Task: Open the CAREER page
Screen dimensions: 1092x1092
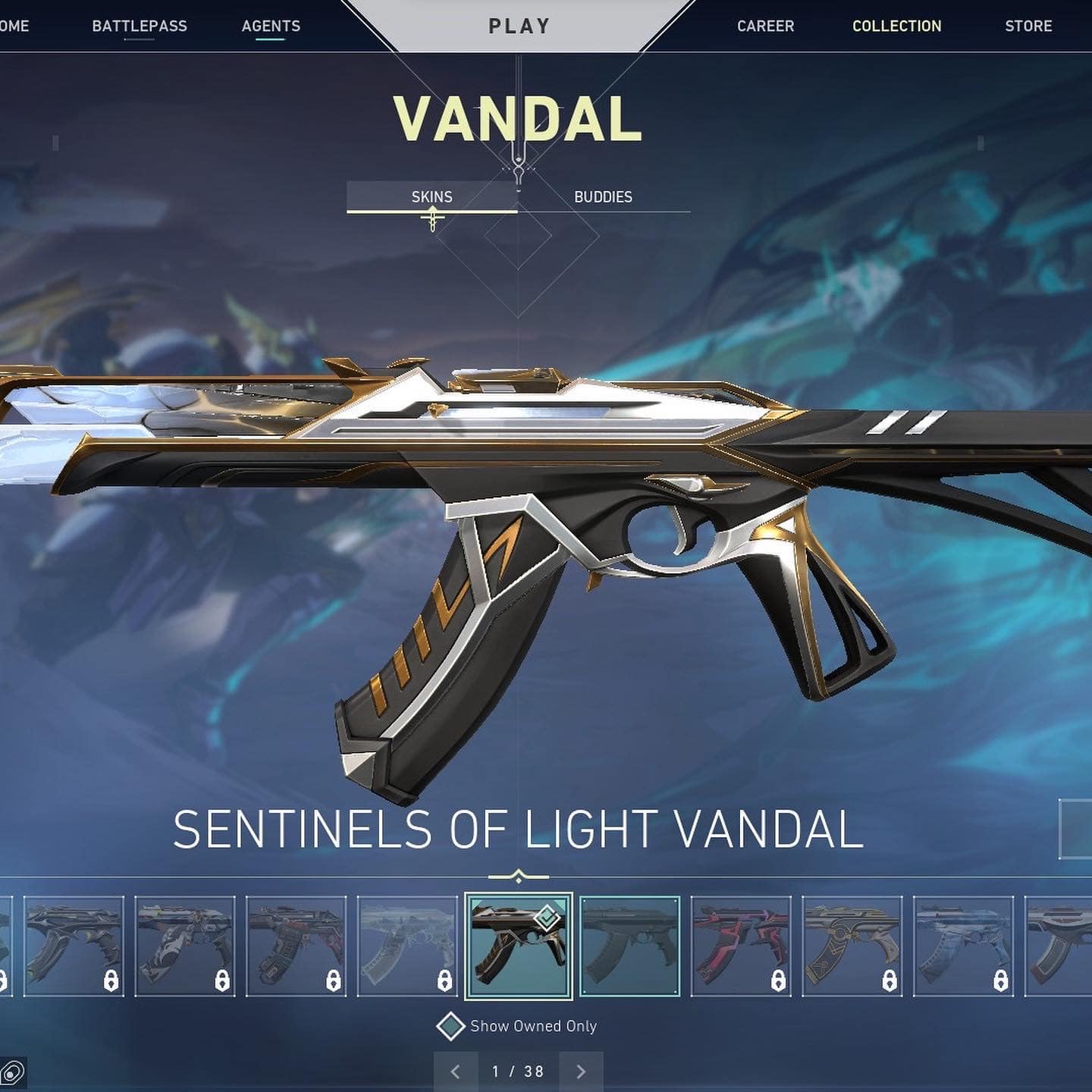Action: tap(766, 26)
